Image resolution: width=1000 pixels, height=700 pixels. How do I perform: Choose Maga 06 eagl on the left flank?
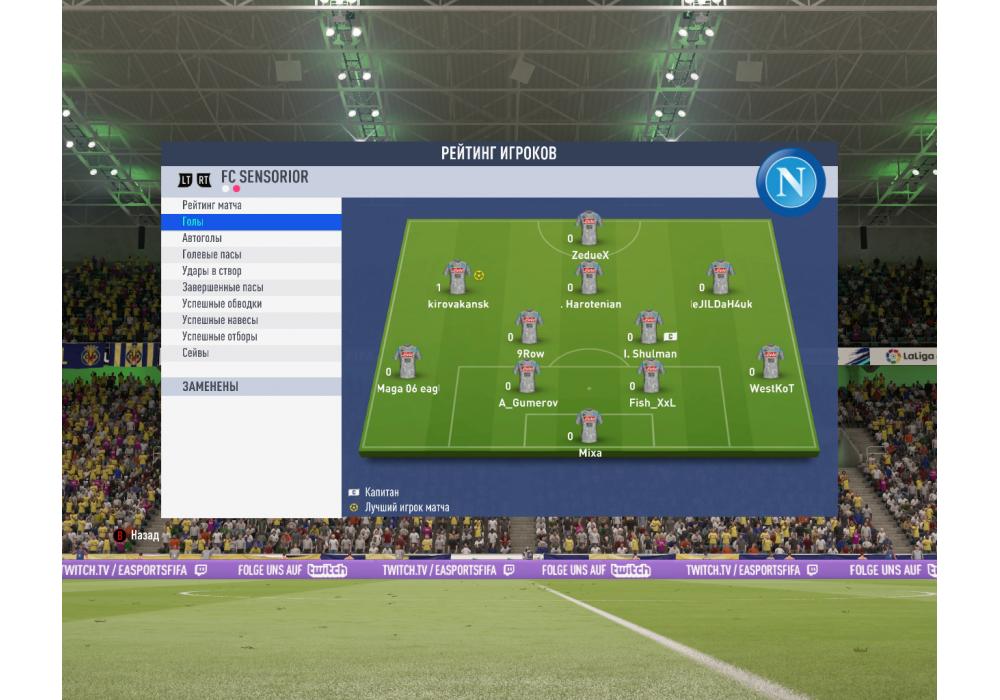pyautogui.click(x=407, y=362)
